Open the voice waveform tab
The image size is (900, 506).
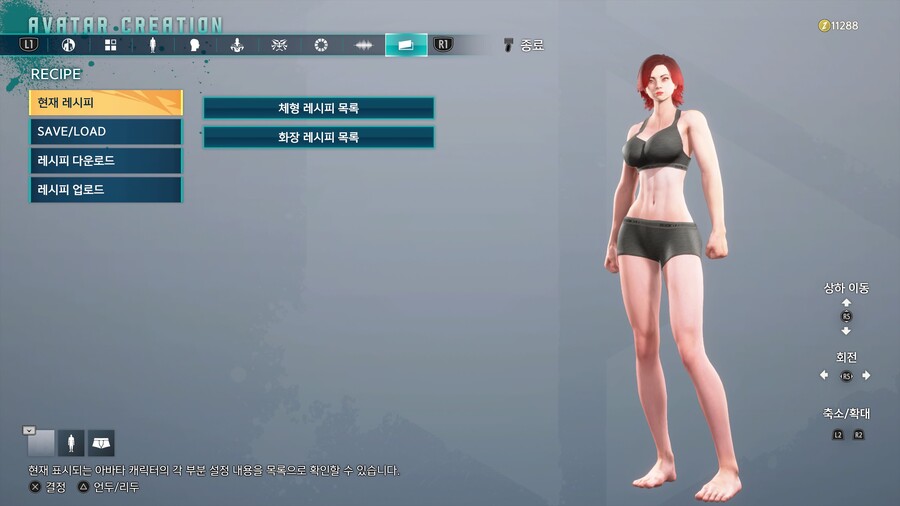363,45
